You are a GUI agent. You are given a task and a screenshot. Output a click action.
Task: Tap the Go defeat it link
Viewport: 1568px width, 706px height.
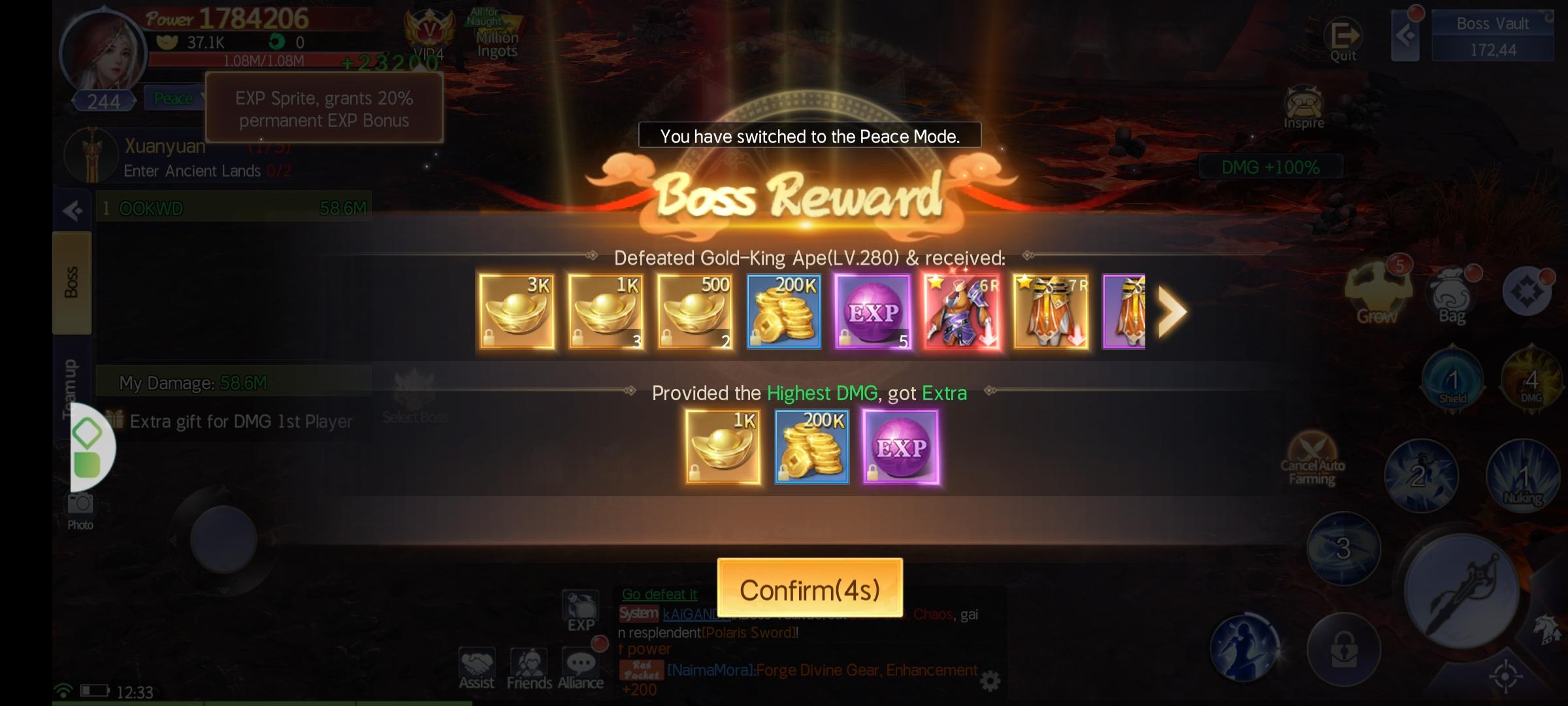[659, 594]
